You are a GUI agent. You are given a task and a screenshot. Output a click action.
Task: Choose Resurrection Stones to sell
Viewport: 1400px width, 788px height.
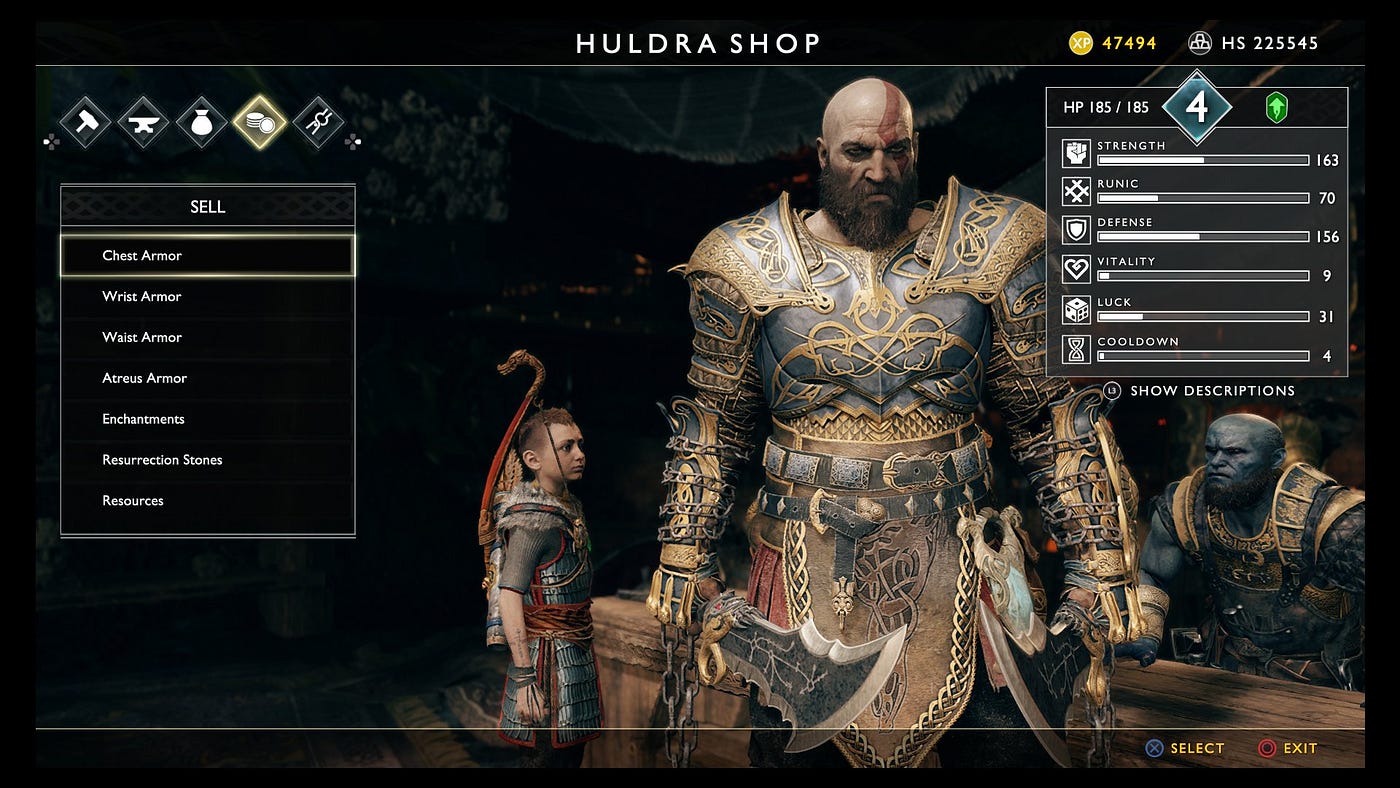click(x=207, y=460)
